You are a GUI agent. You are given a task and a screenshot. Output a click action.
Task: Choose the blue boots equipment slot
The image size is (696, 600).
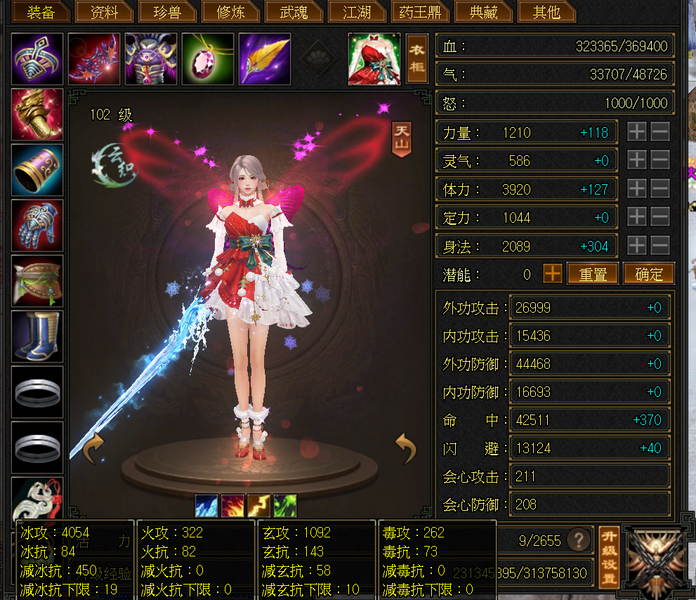pyautogui.click(x=37, y=335)
